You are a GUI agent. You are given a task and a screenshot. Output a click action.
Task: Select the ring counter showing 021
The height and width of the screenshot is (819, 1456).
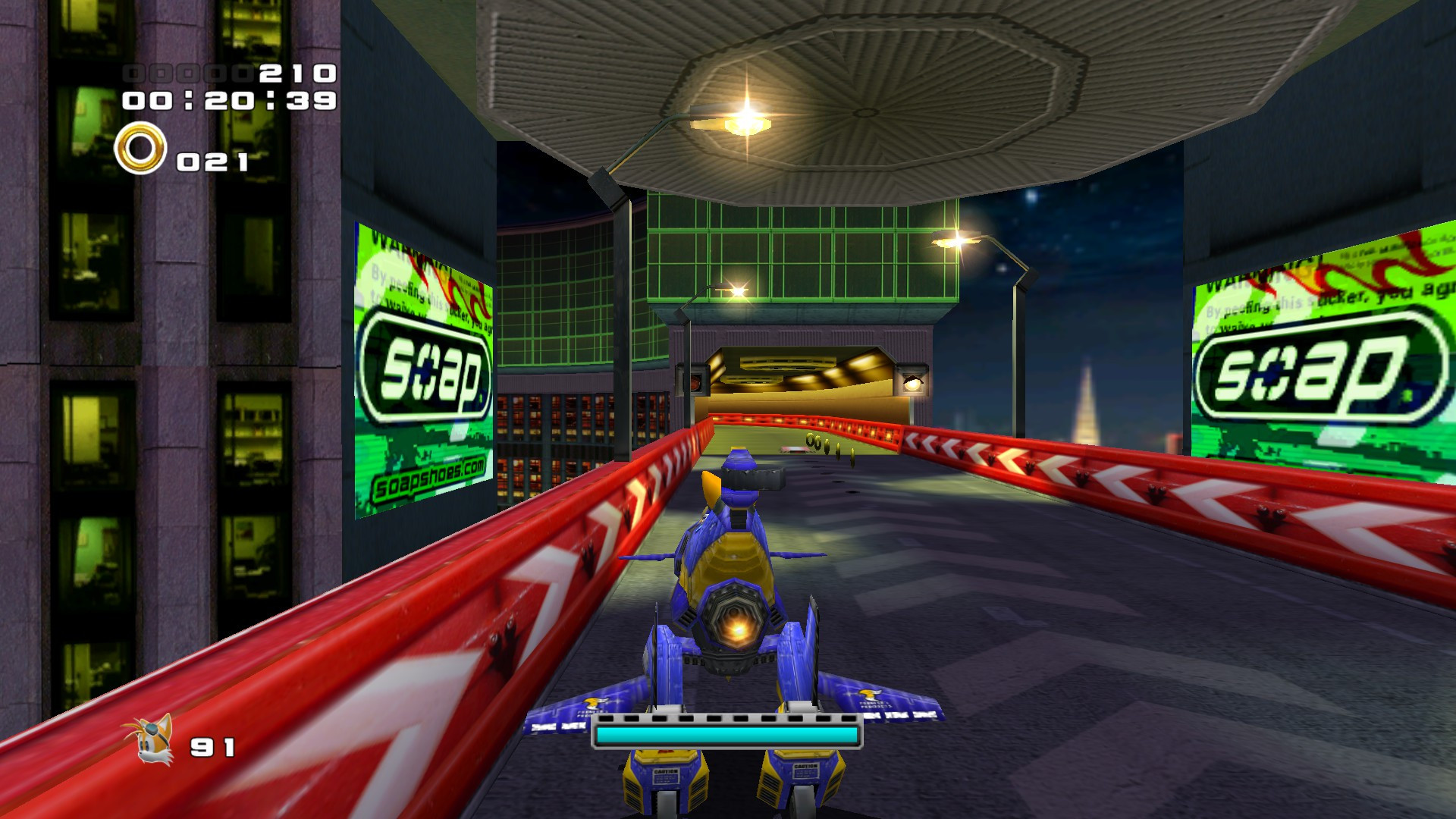213,159
